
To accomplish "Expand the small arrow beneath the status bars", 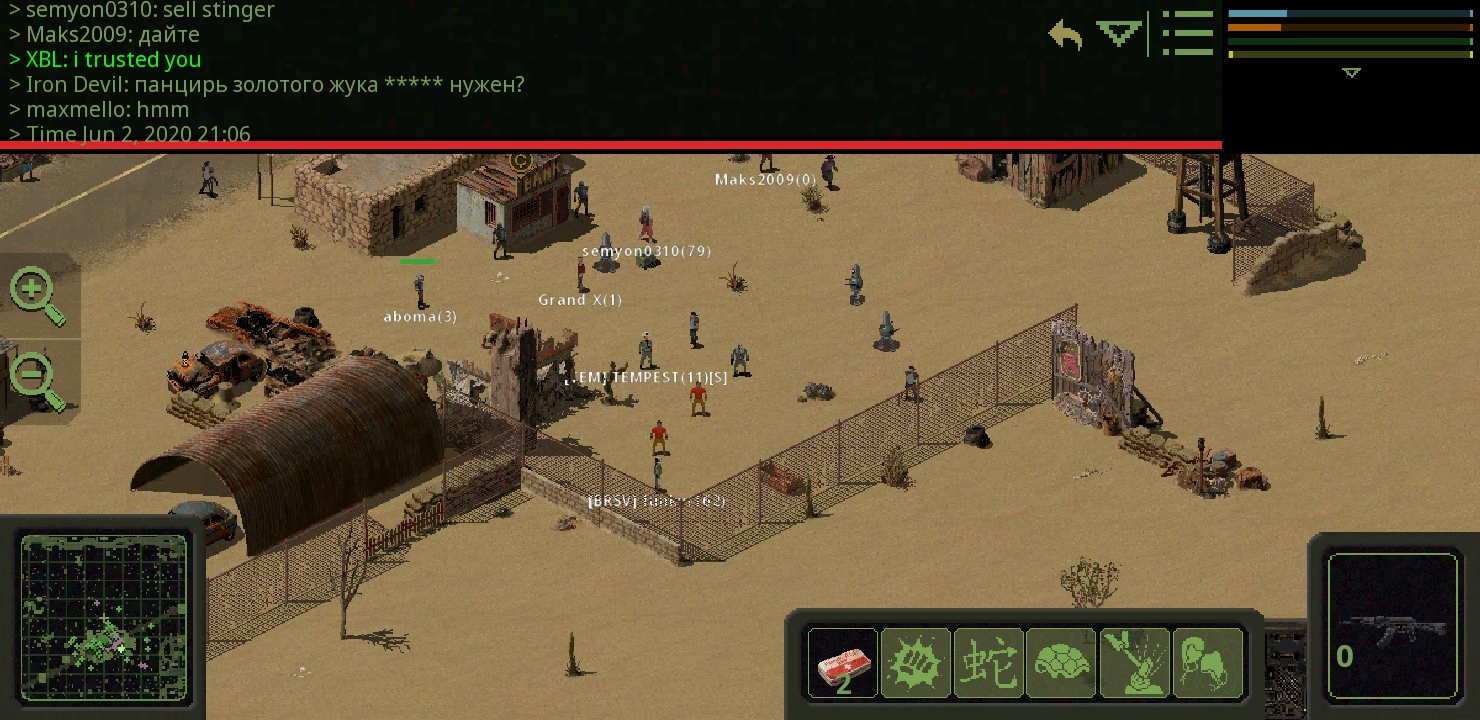I will [1351, 73].
